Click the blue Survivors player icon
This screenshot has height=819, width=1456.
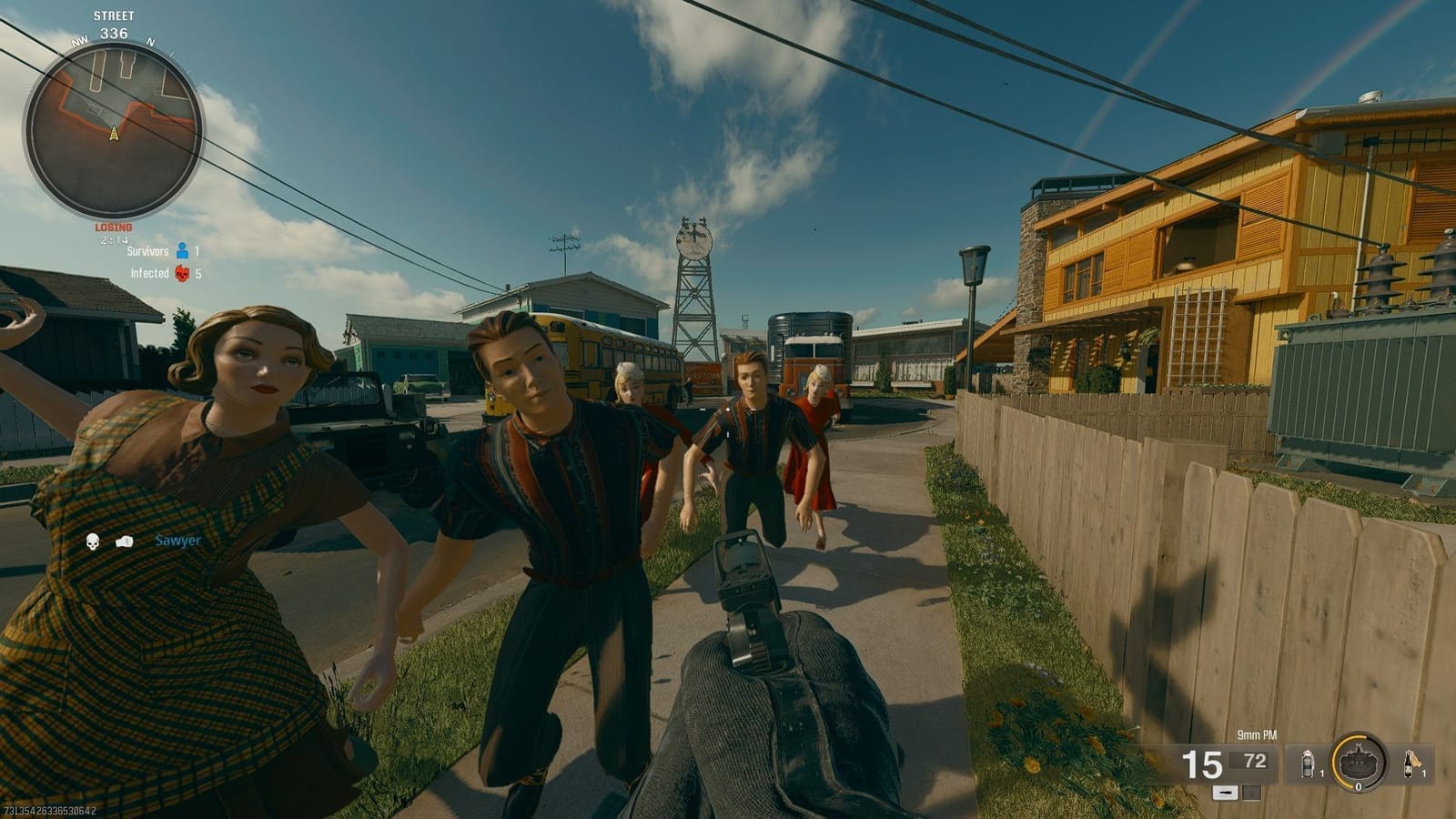[x=183, y=251]
